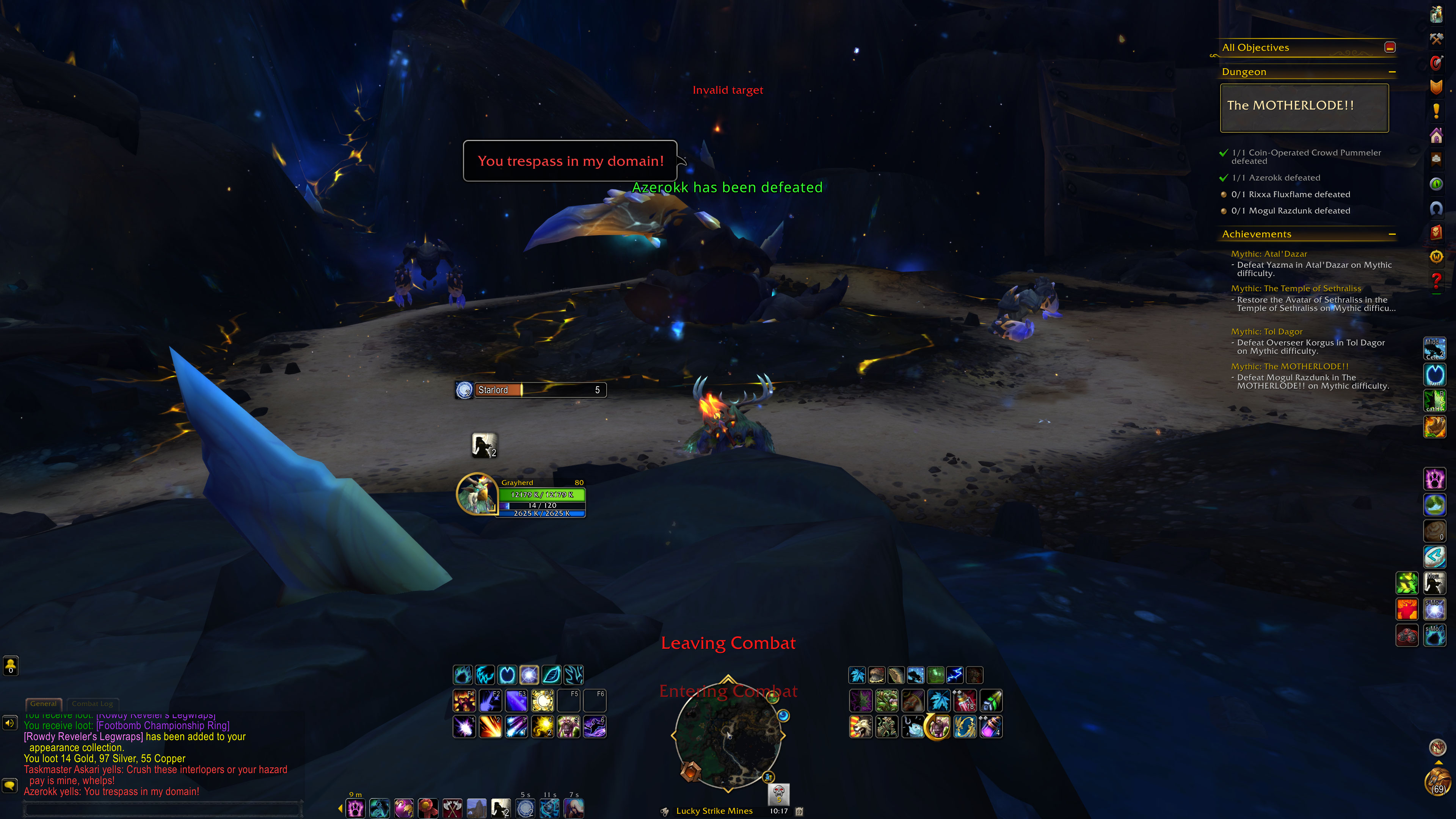Select the Grayherd player portrait

click(x=477, y=493)
